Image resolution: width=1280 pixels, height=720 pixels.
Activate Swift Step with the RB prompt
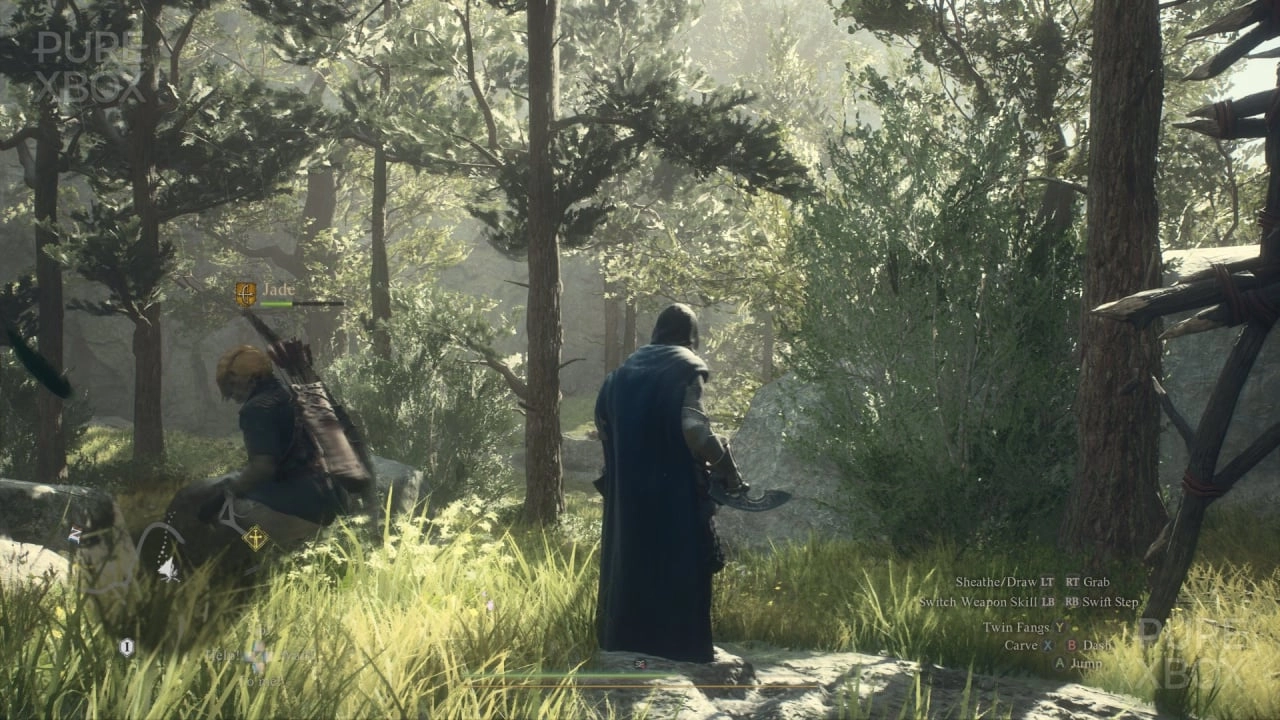(1071, 602)
